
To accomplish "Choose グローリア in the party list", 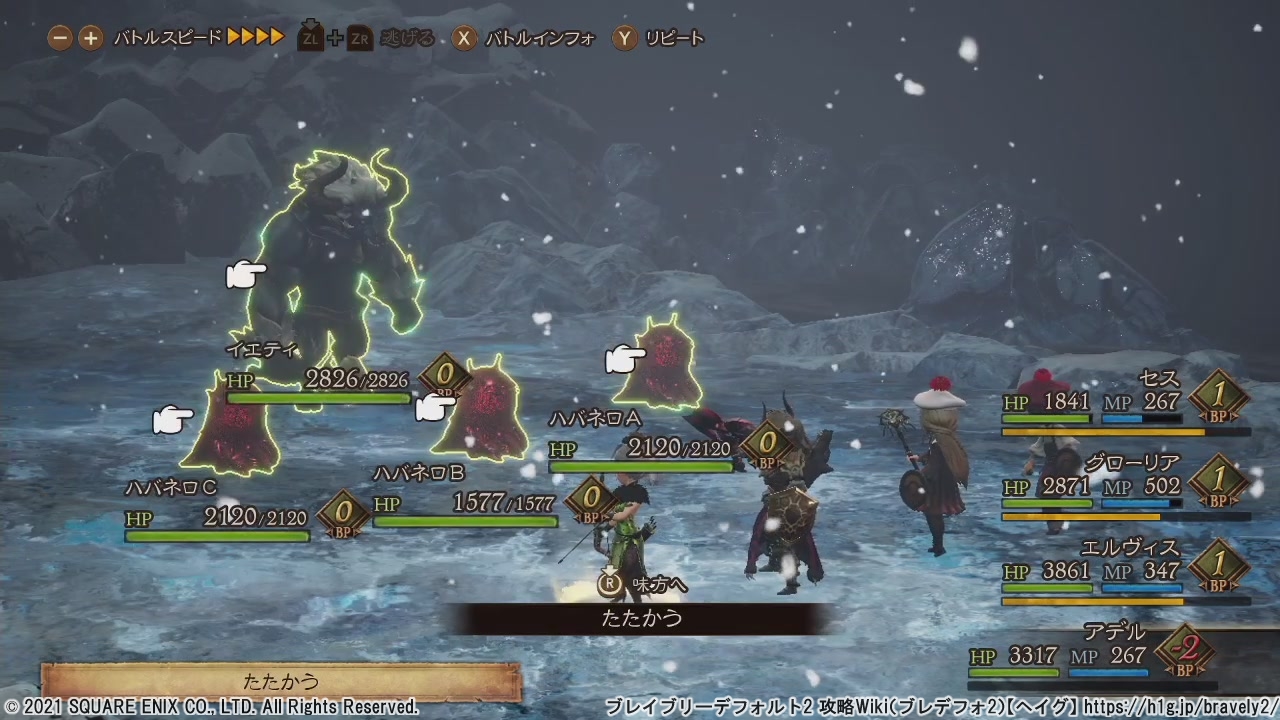I will (1125, 486).
